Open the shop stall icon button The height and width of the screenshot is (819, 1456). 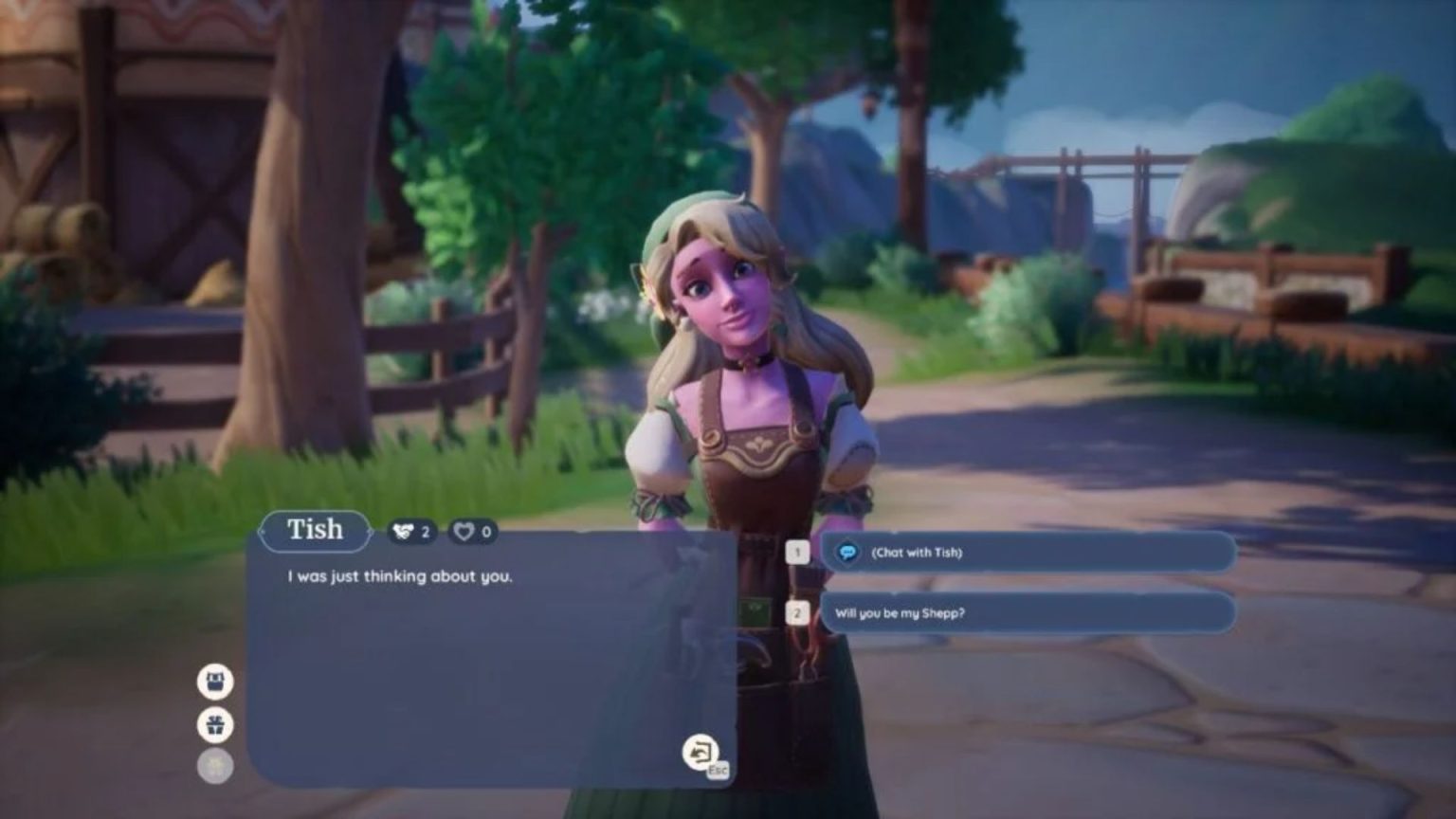pos(215,681)
